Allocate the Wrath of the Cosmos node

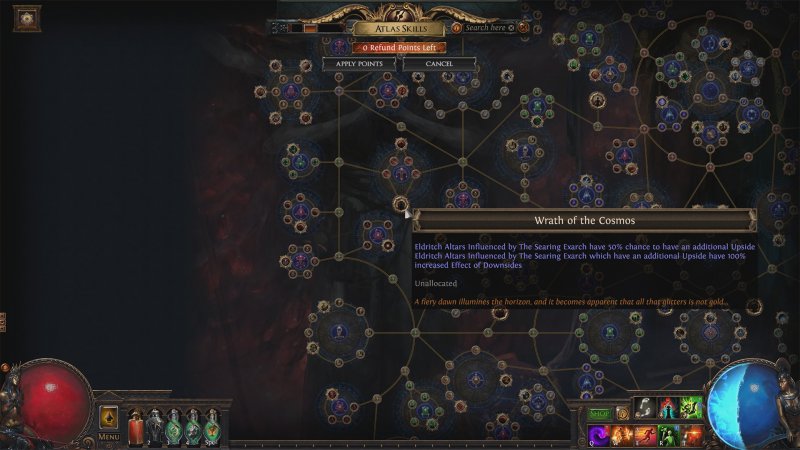pyautogui.click(x=401, y=204)
